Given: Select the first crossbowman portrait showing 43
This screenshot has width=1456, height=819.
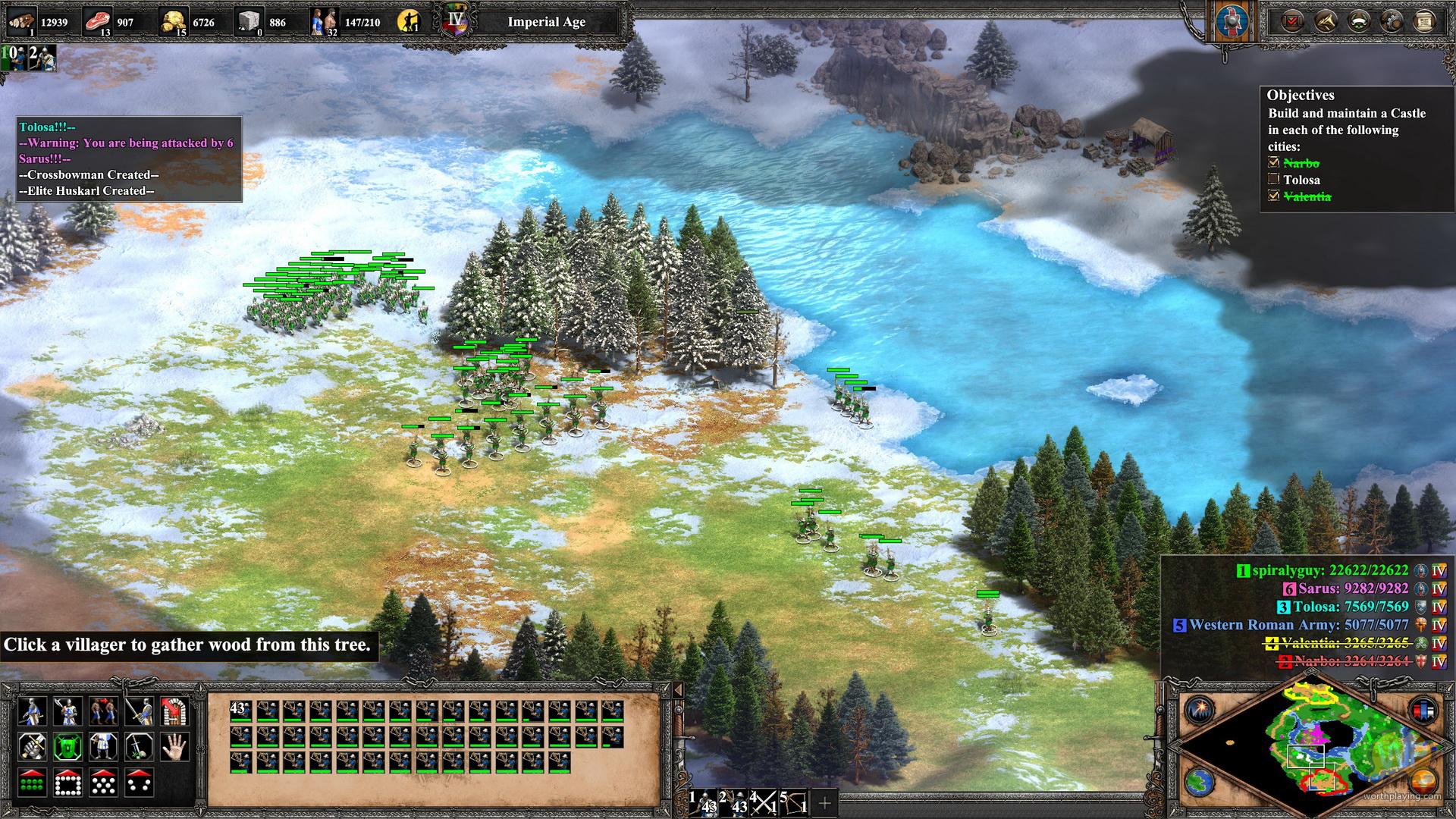Looking at the screenshot, I should (240, 711).
